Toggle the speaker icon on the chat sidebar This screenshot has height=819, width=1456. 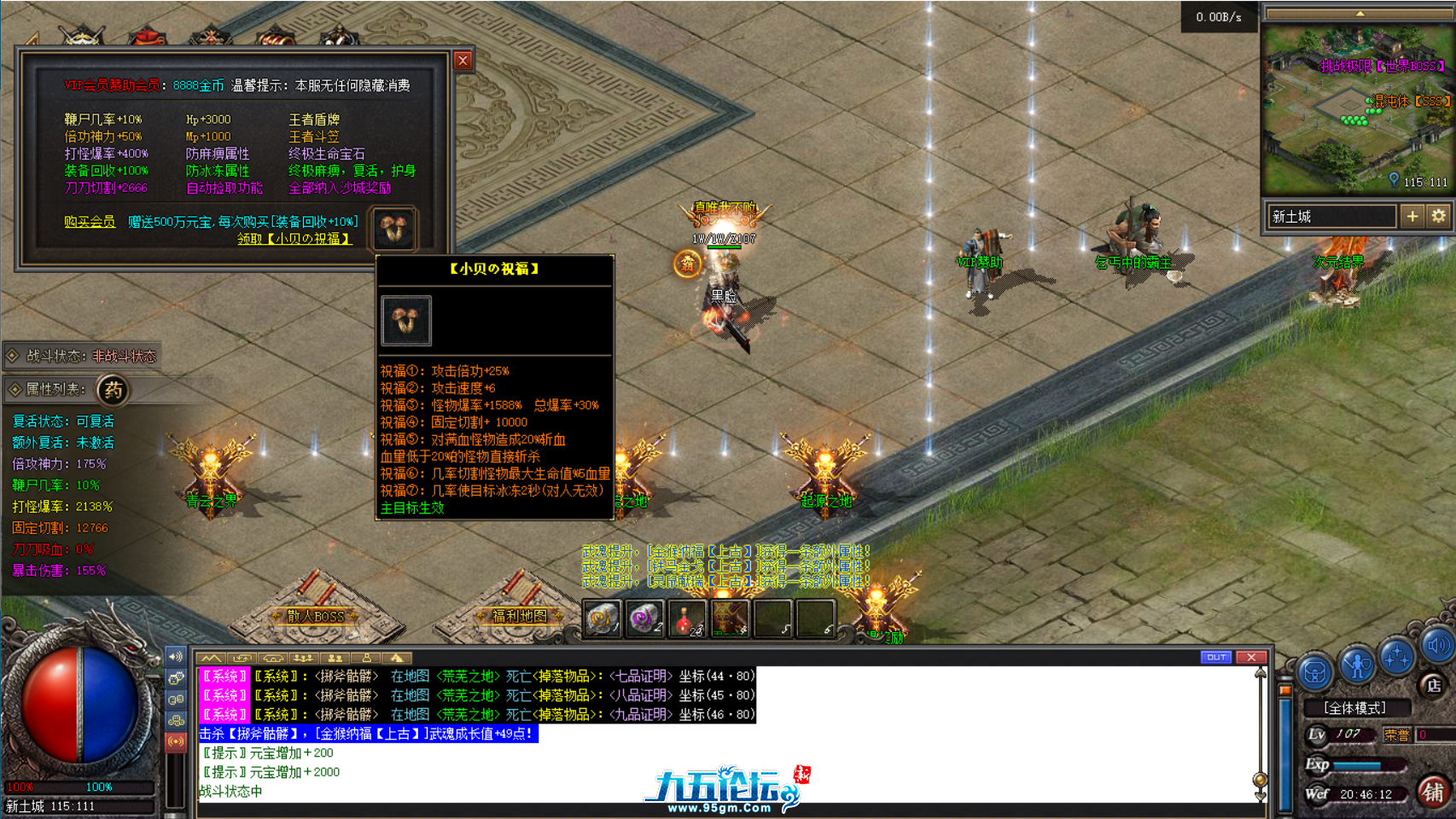tap(177, 655)
